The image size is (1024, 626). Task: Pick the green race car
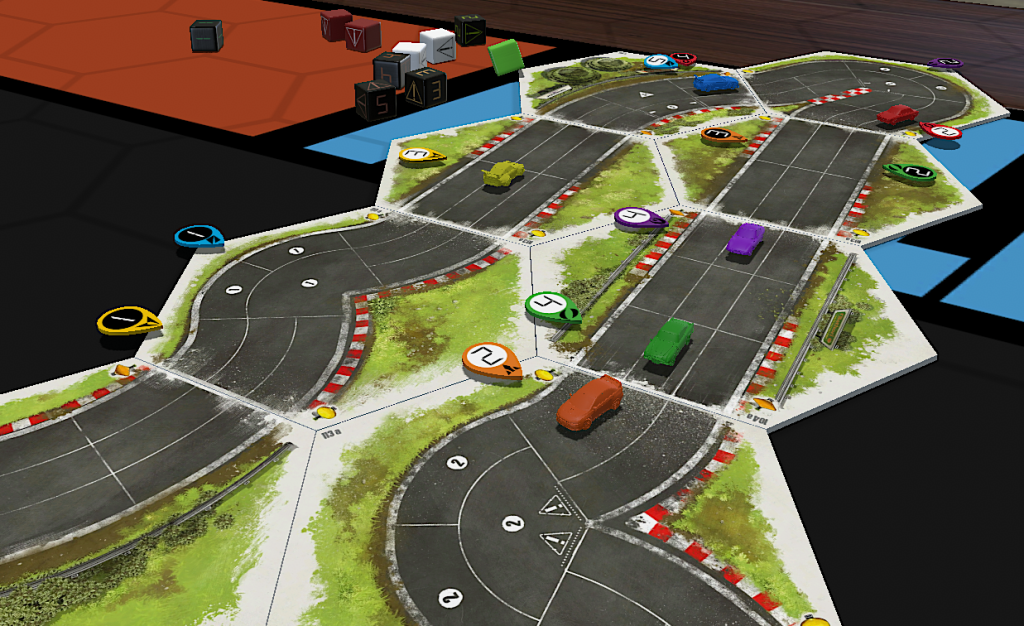coord(668,340)
